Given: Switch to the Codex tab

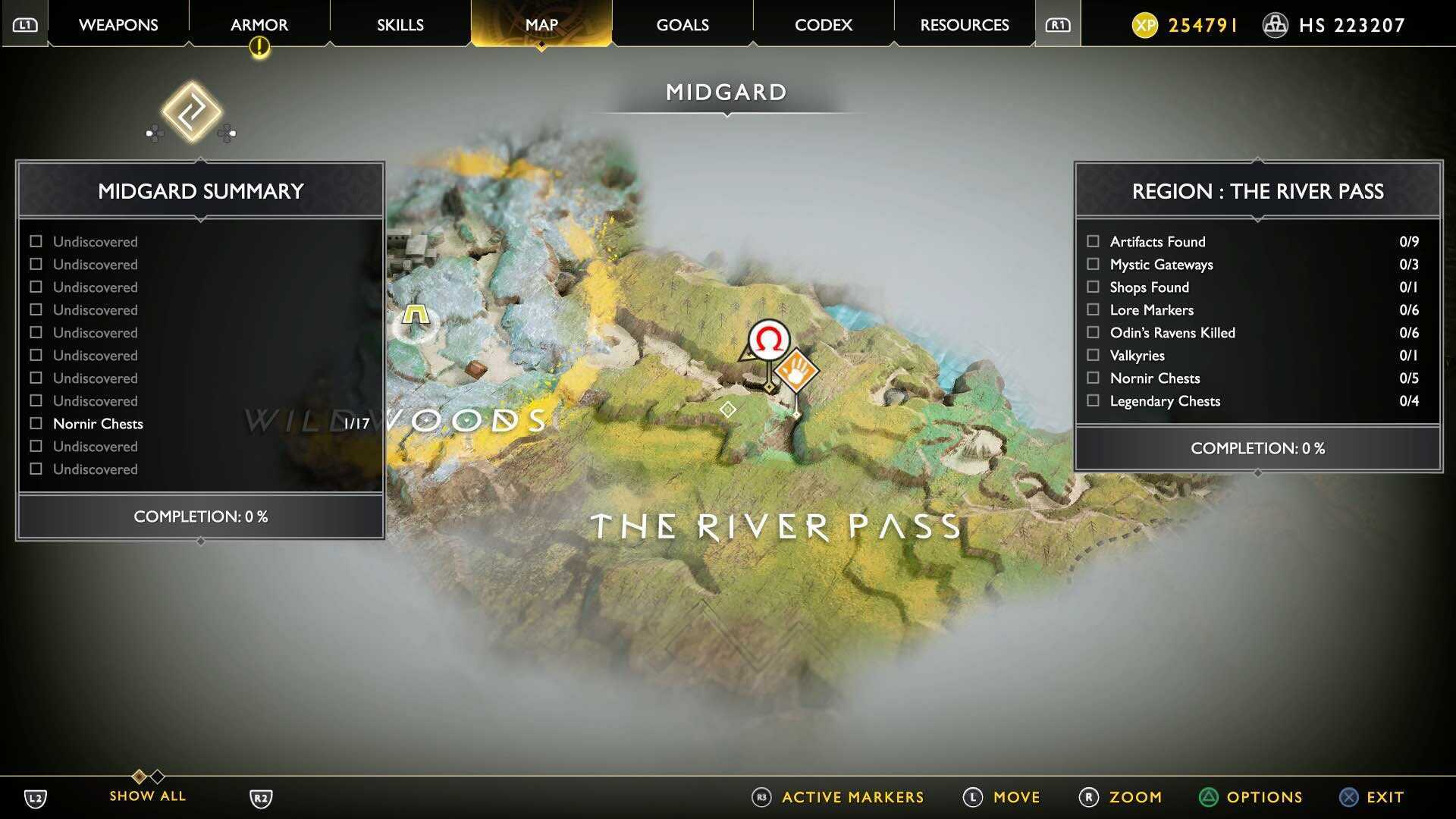Looking at the screenshot, I should coord(822,24).
